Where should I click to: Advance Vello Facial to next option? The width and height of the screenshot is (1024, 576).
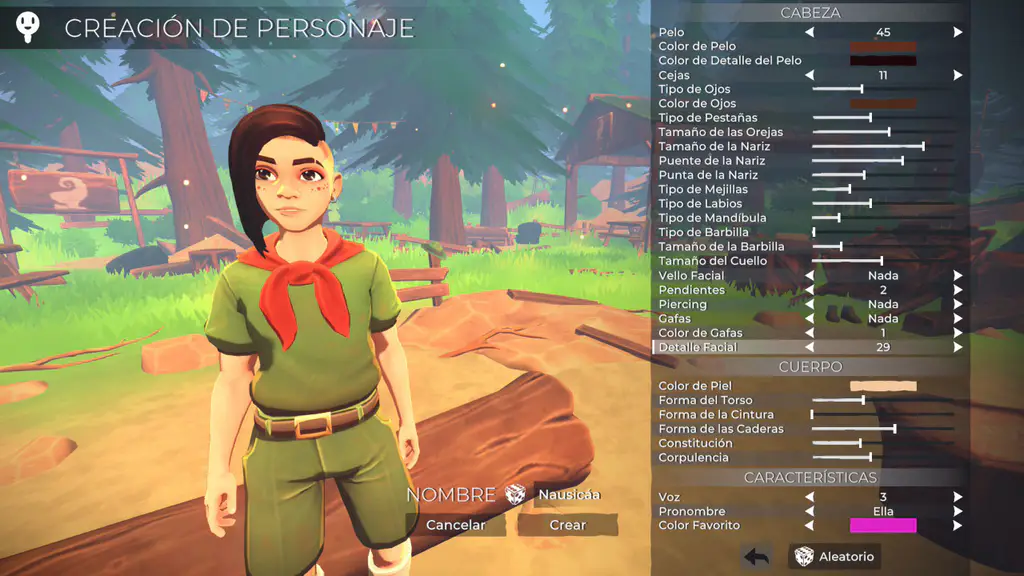pos(957,275)
